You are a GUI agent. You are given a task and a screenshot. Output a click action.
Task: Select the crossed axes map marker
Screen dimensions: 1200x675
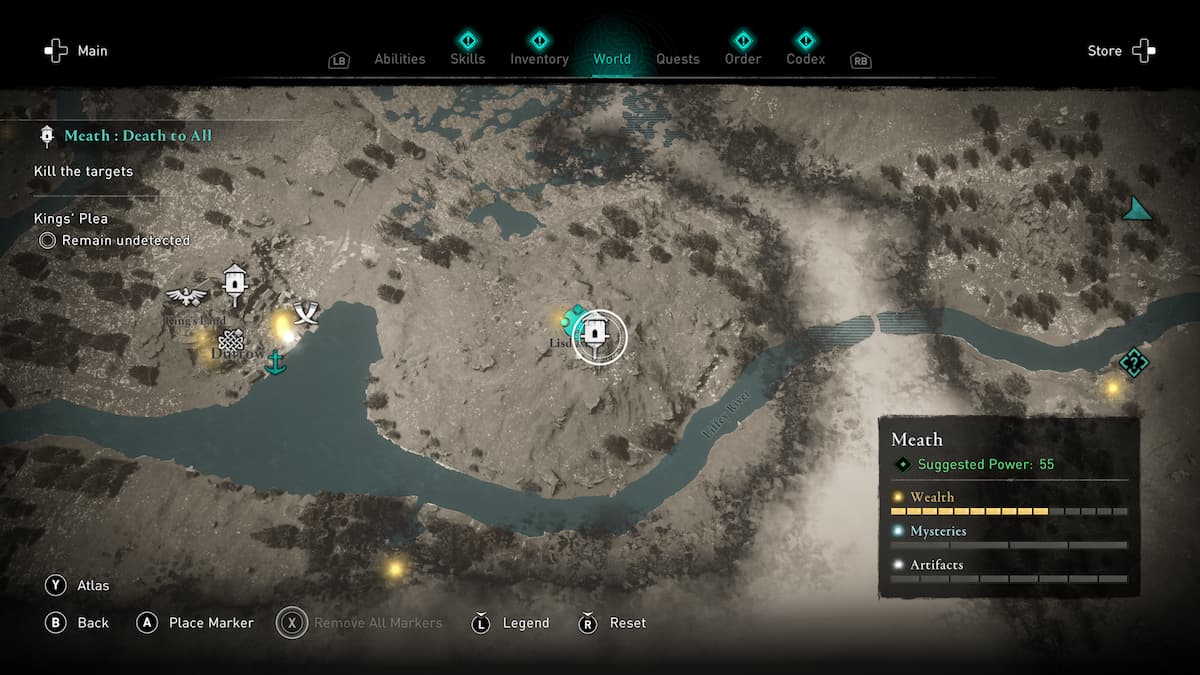click(305, 314)
